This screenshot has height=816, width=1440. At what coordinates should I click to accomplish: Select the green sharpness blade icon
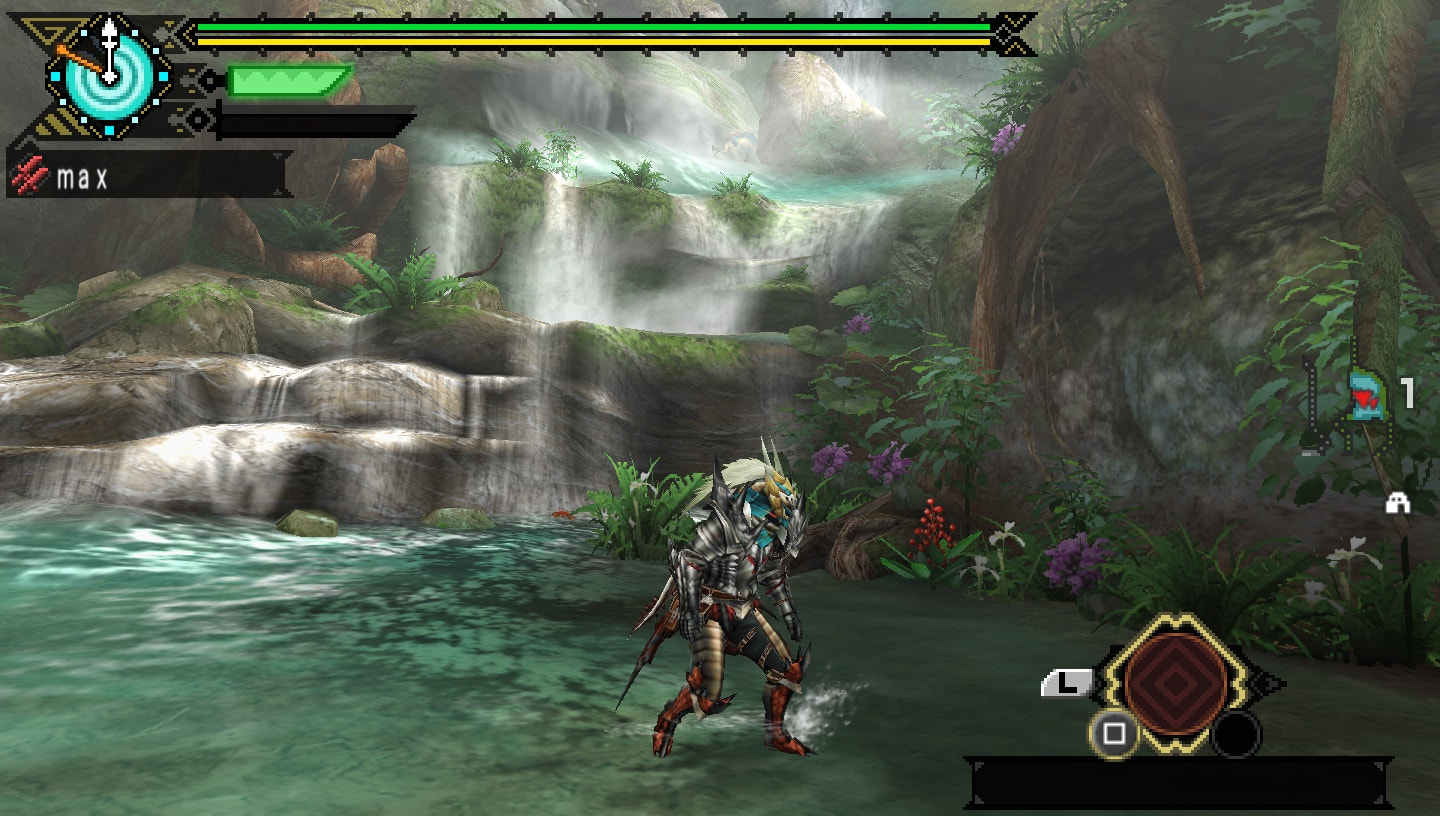[x=288, y=81]
